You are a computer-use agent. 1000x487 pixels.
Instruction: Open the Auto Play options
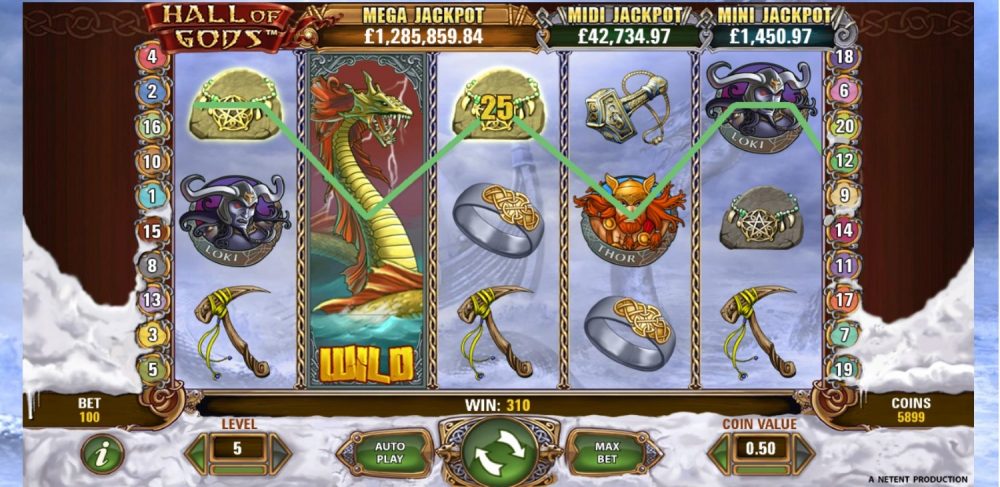[x=389, y=453]
